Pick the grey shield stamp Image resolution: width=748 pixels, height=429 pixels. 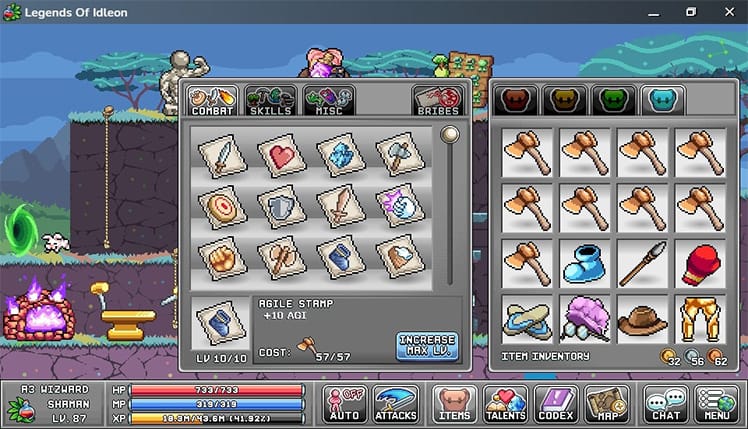280,205
